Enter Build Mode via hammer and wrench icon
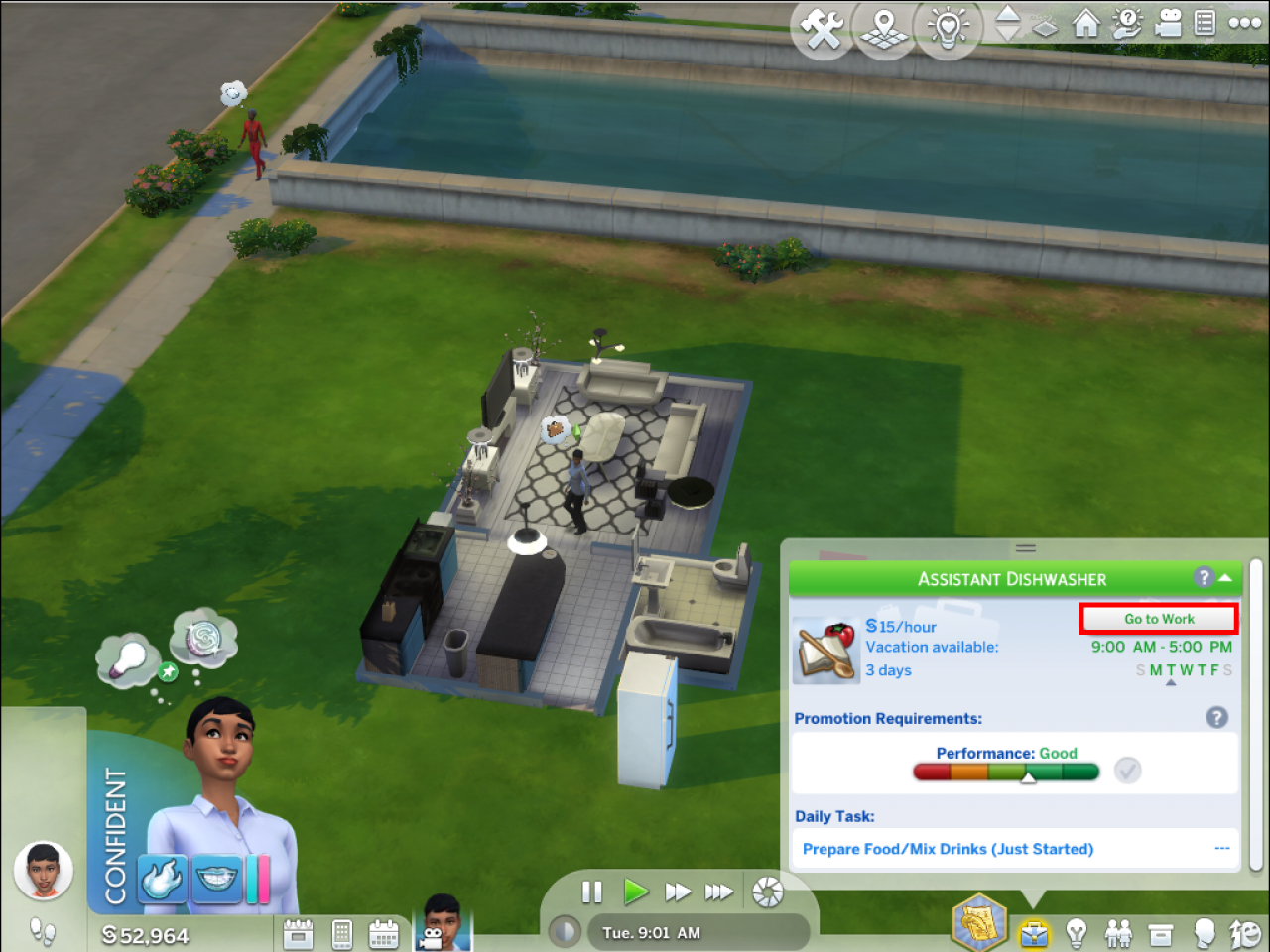Screen dimensions: 1270x952 pyautogui.click(x=822, y=28)
